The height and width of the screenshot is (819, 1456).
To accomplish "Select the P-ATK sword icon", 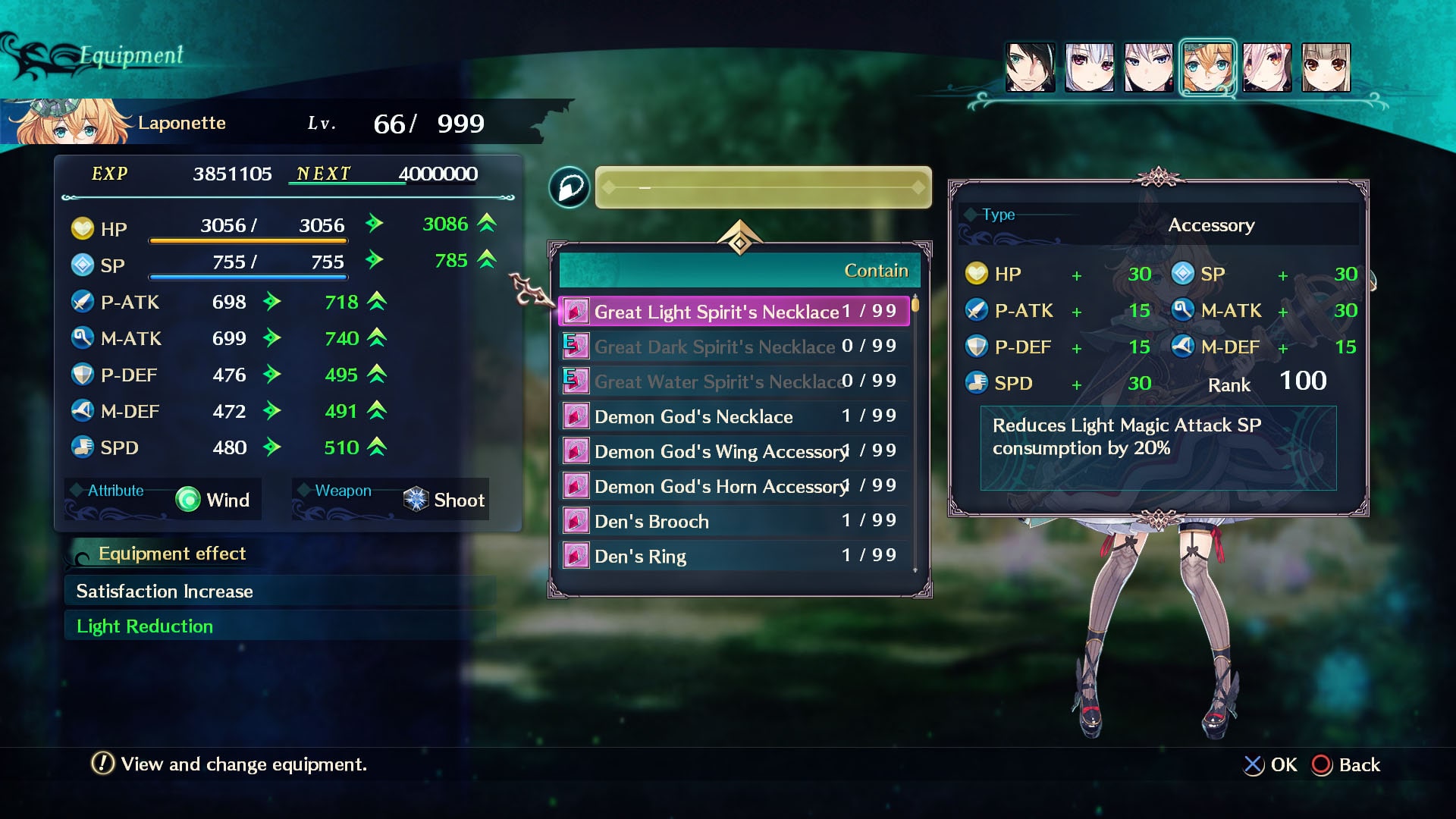I will 83,301.
